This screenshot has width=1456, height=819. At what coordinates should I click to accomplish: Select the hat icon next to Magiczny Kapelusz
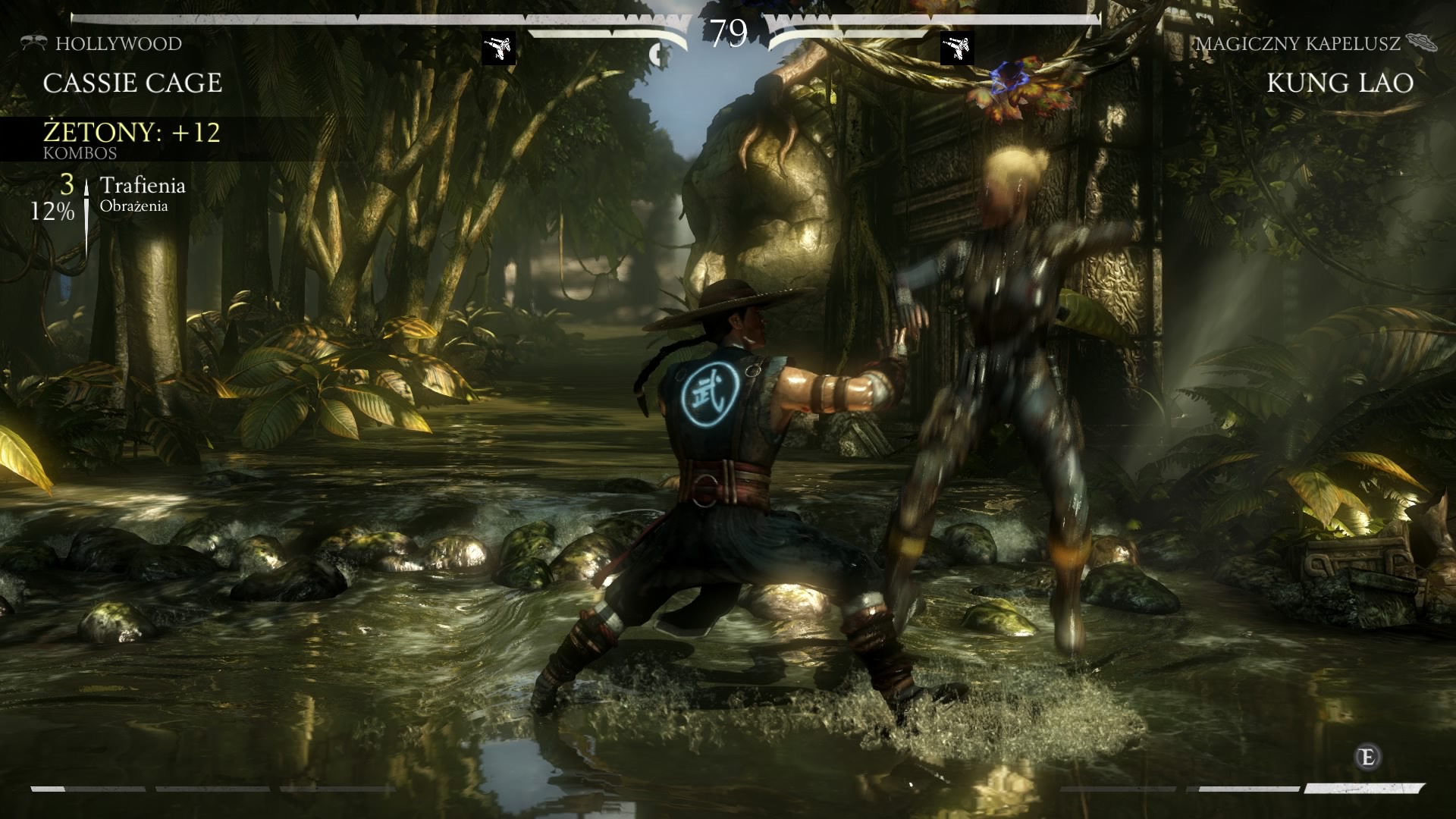1420,42
